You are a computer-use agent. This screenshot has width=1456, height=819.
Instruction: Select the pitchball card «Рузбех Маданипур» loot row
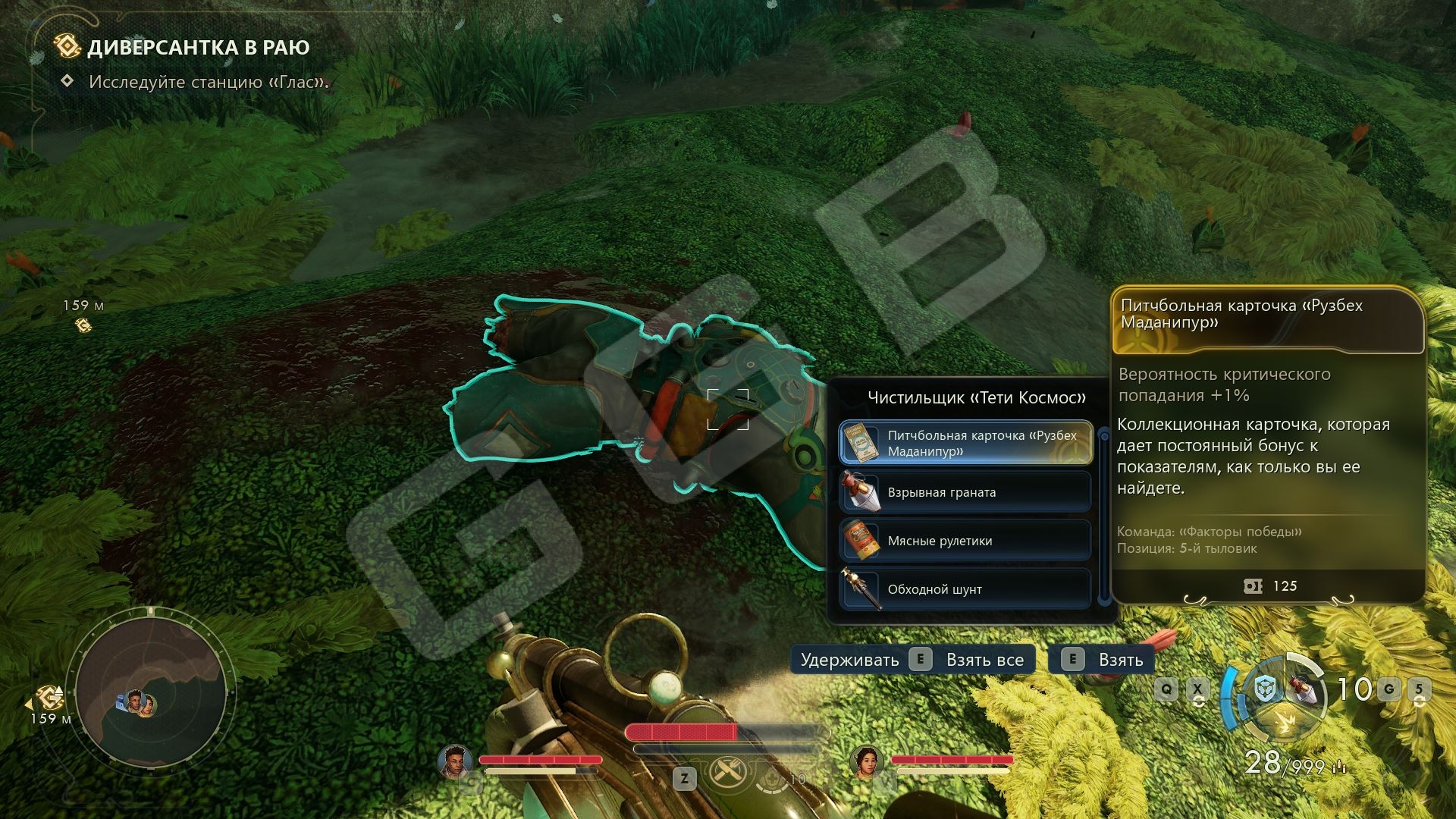(965, 444)
